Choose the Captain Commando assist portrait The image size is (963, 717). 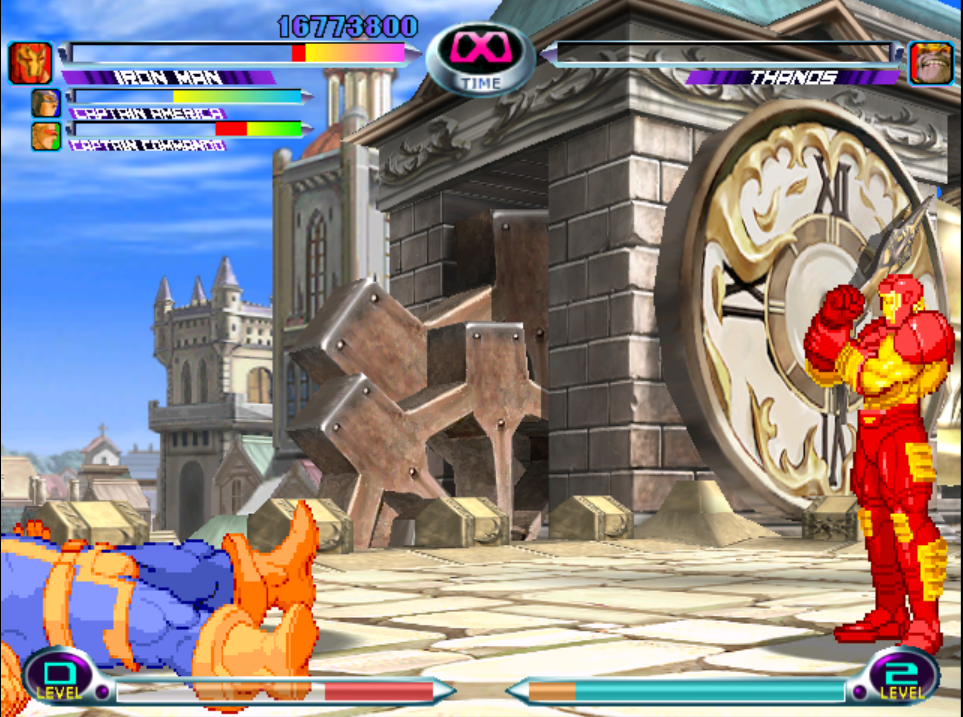pyautogui.click(x=45, y=136)
